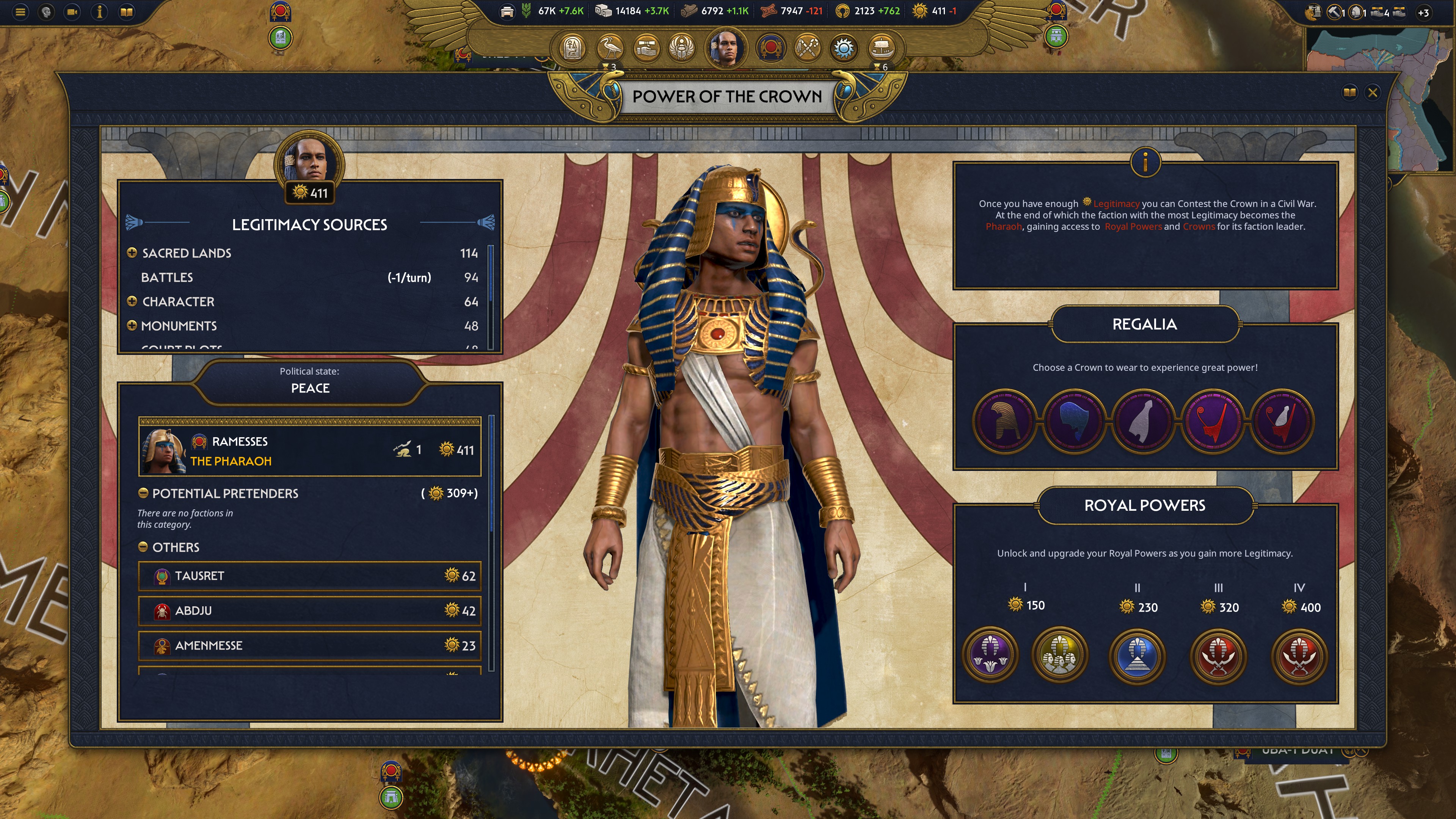Activate the pyramid royal power
The width and height of the screenshot is (1456, 819).
1137,657
